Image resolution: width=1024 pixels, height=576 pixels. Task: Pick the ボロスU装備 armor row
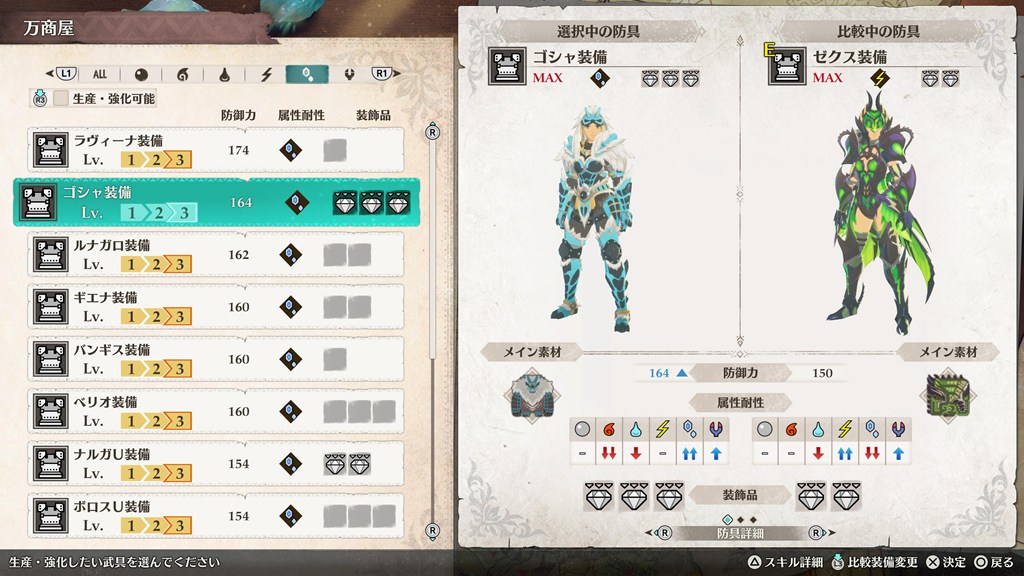pyautogui.click(x=216, y=514)
